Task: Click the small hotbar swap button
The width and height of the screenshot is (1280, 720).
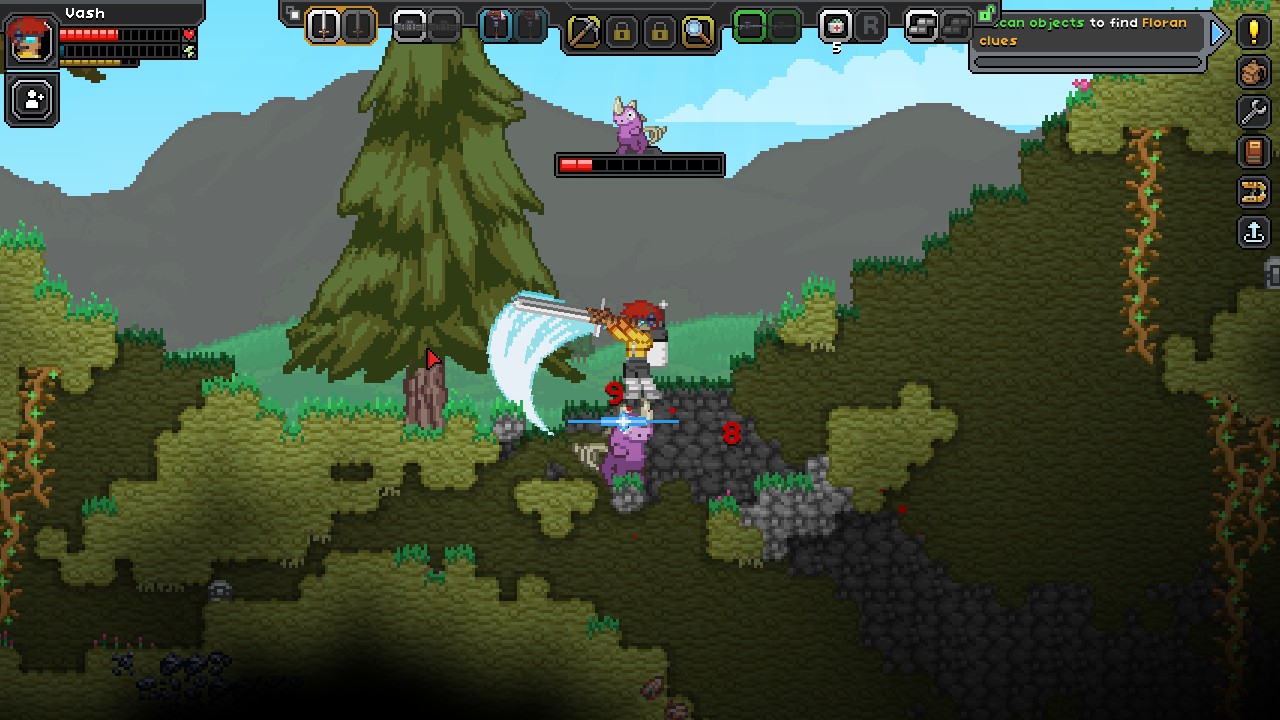Action: click(x=293, y=14)
